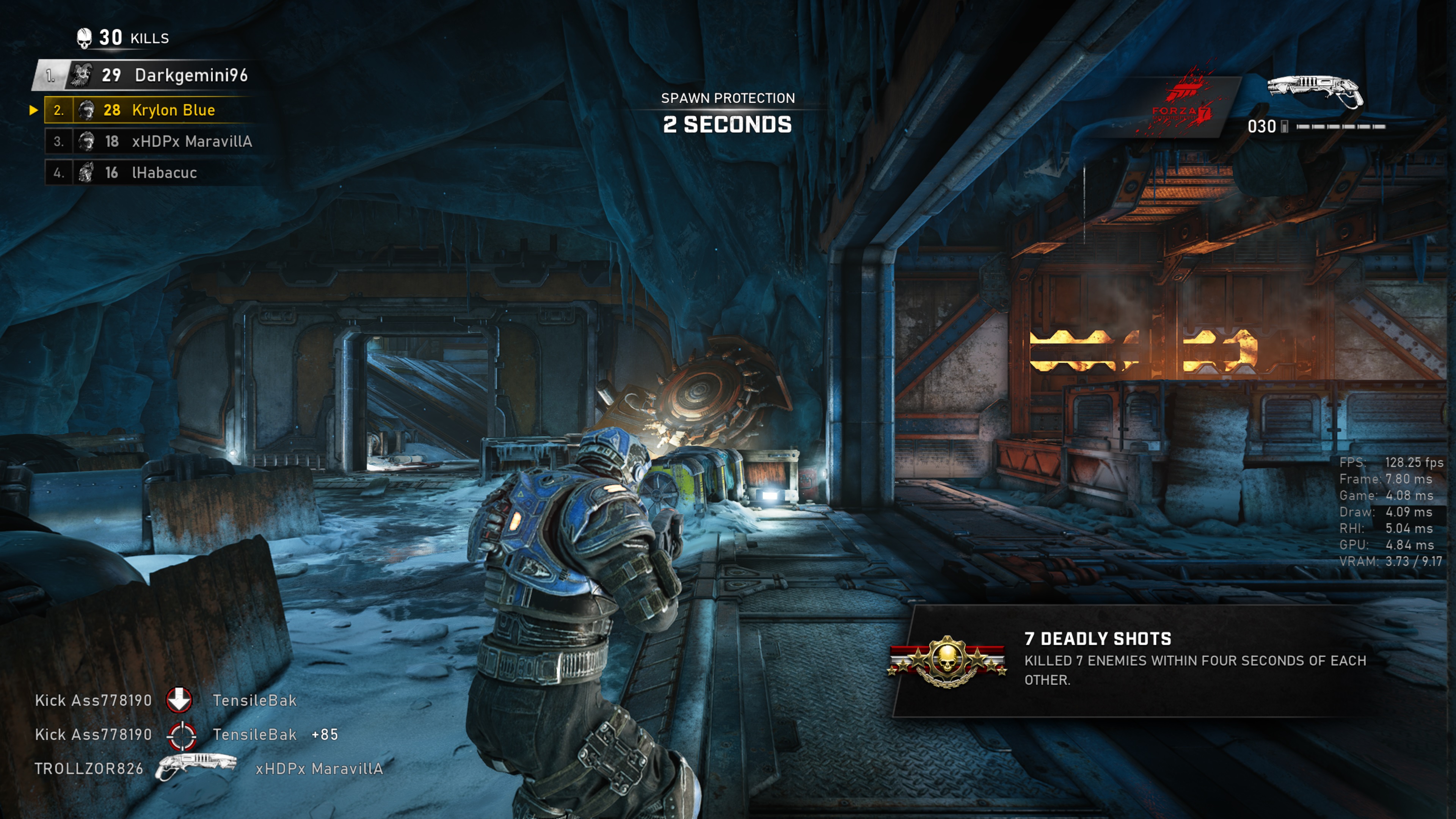This screenshot has width=1456, height=819.
Task: Select the kill feed downed-arrow icon
Action: click(x=179, y=700)
